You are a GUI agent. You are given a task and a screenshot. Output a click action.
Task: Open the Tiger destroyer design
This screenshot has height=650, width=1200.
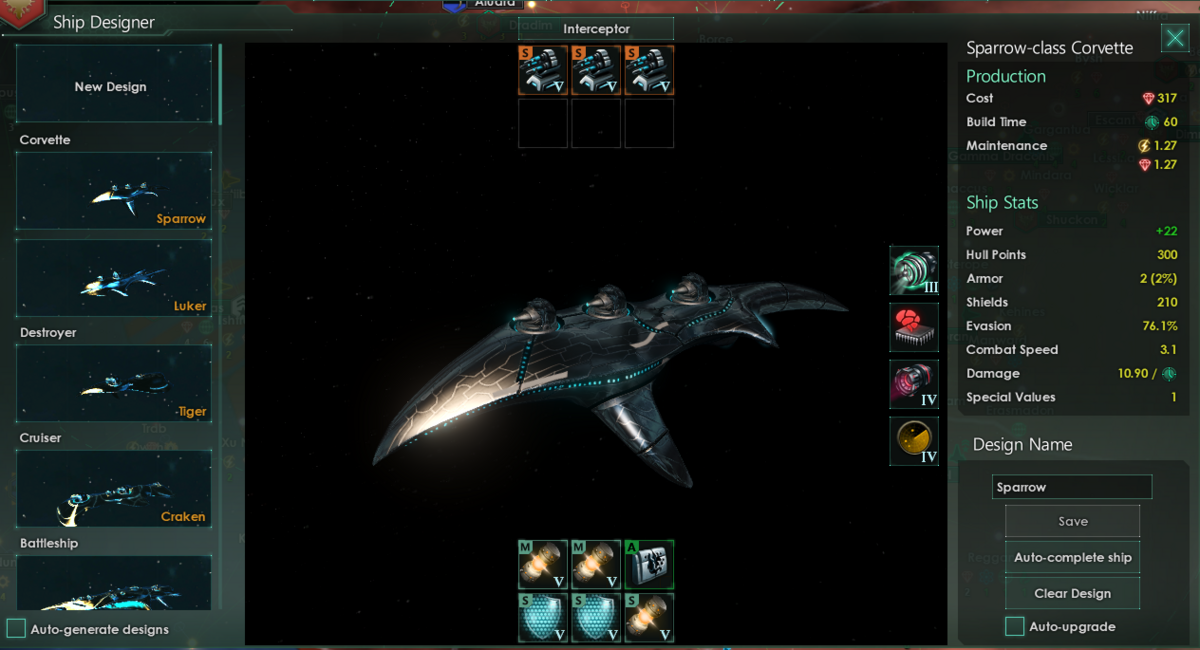pyautogui.click(x=113, y=383)
